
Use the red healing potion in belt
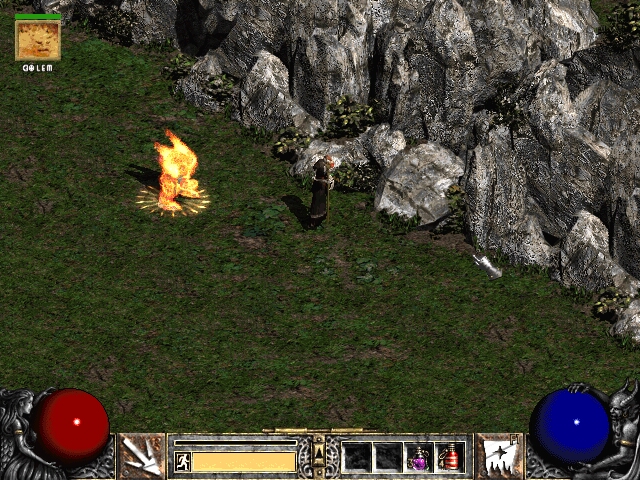450,457
